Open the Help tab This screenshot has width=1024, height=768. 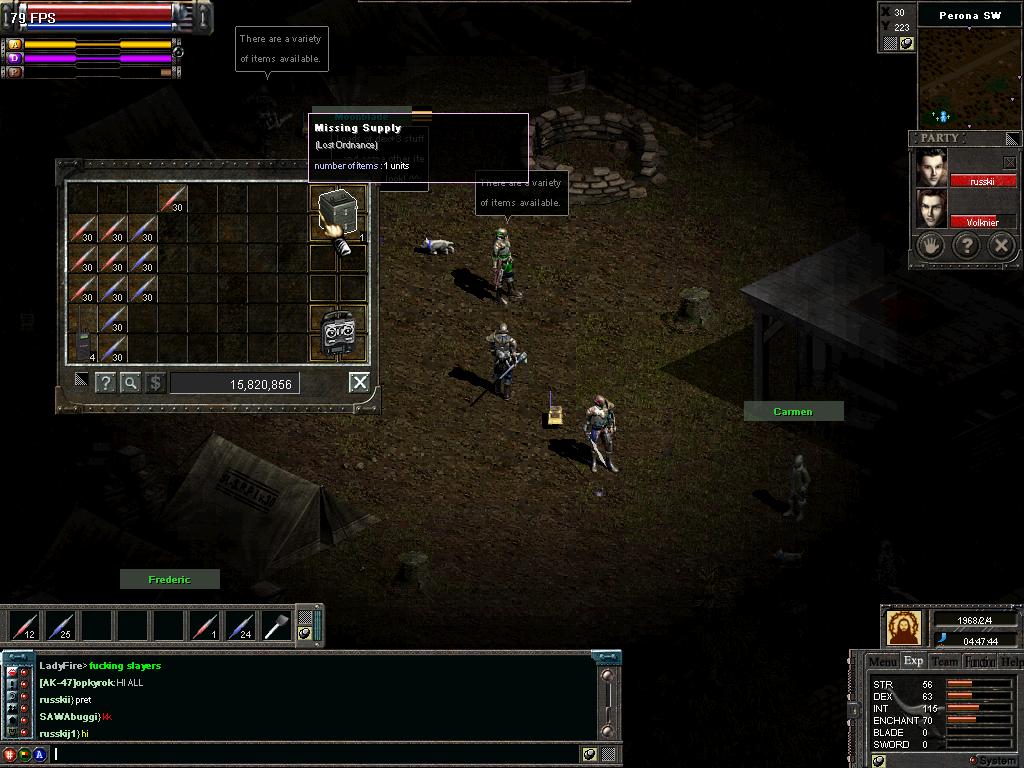tap(1011, 661)
